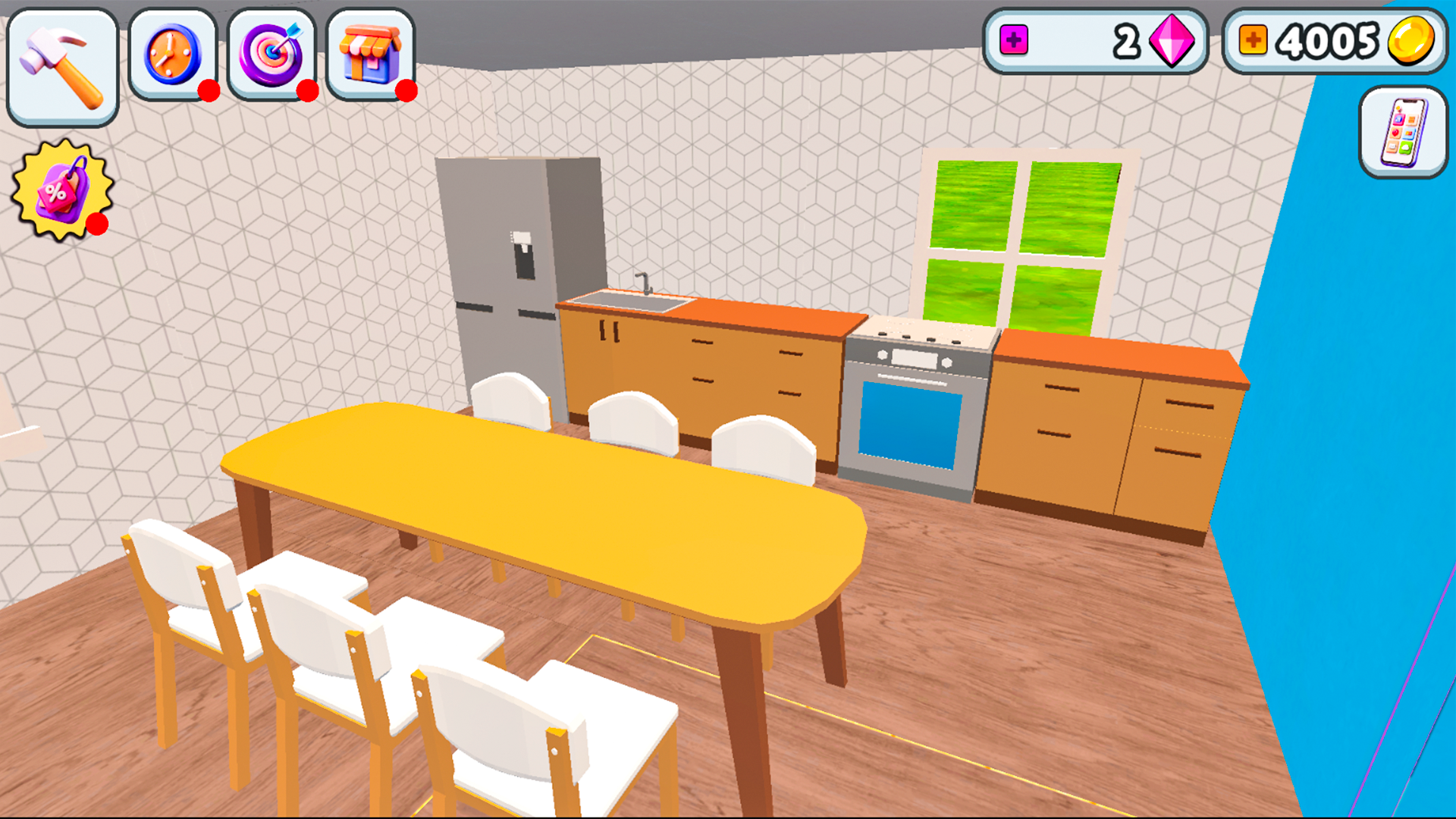Open the phone menu in the corner
The image size is (1456, 819).
[1402, 130]
